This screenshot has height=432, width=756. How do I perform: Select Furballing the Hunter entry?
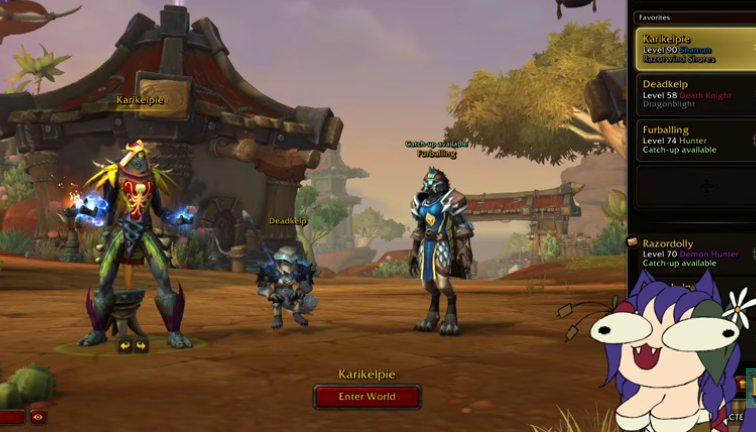coord(695,140)
